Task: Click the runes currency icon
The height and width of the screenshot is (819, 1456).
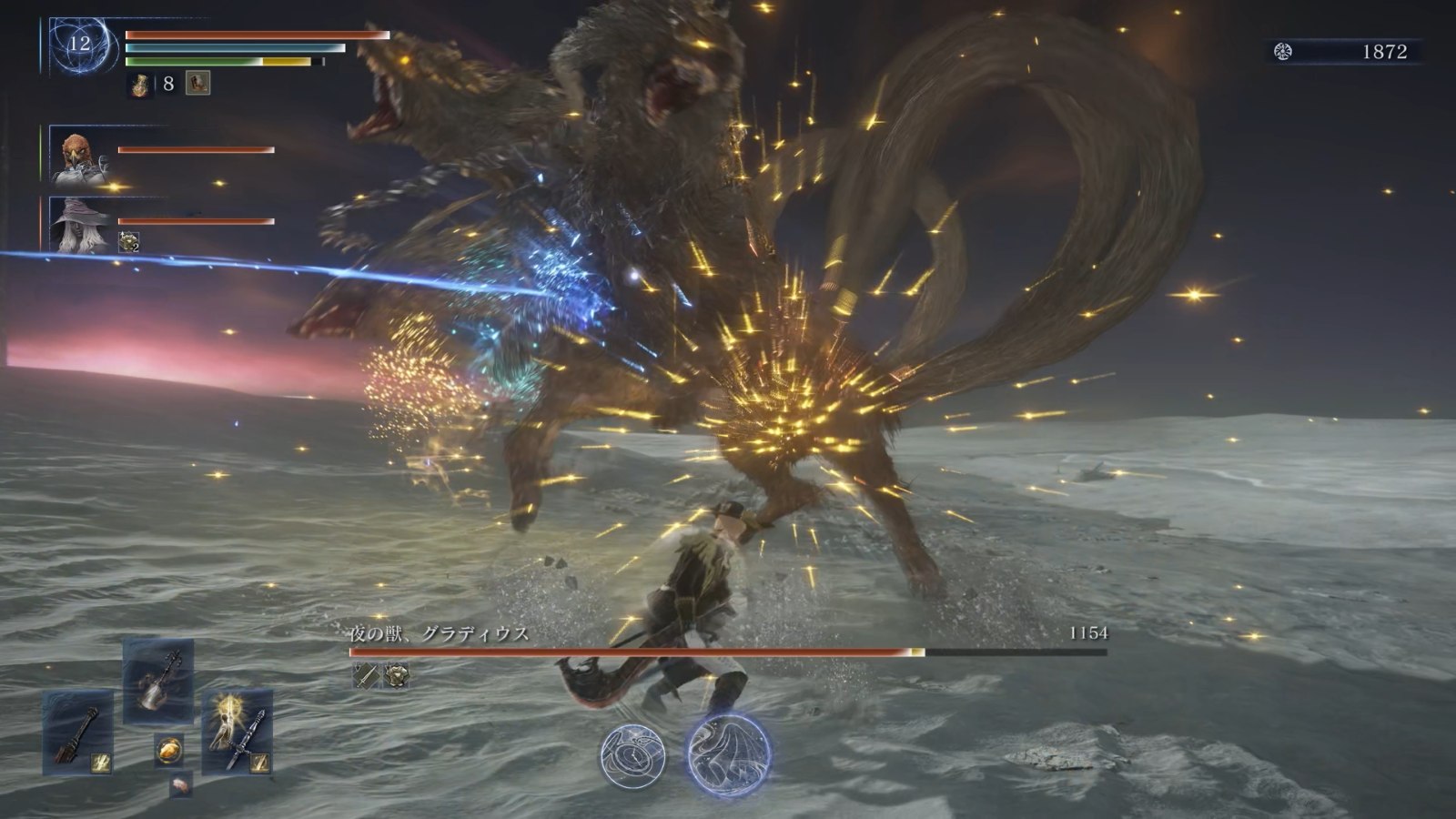Action: 1283,52
